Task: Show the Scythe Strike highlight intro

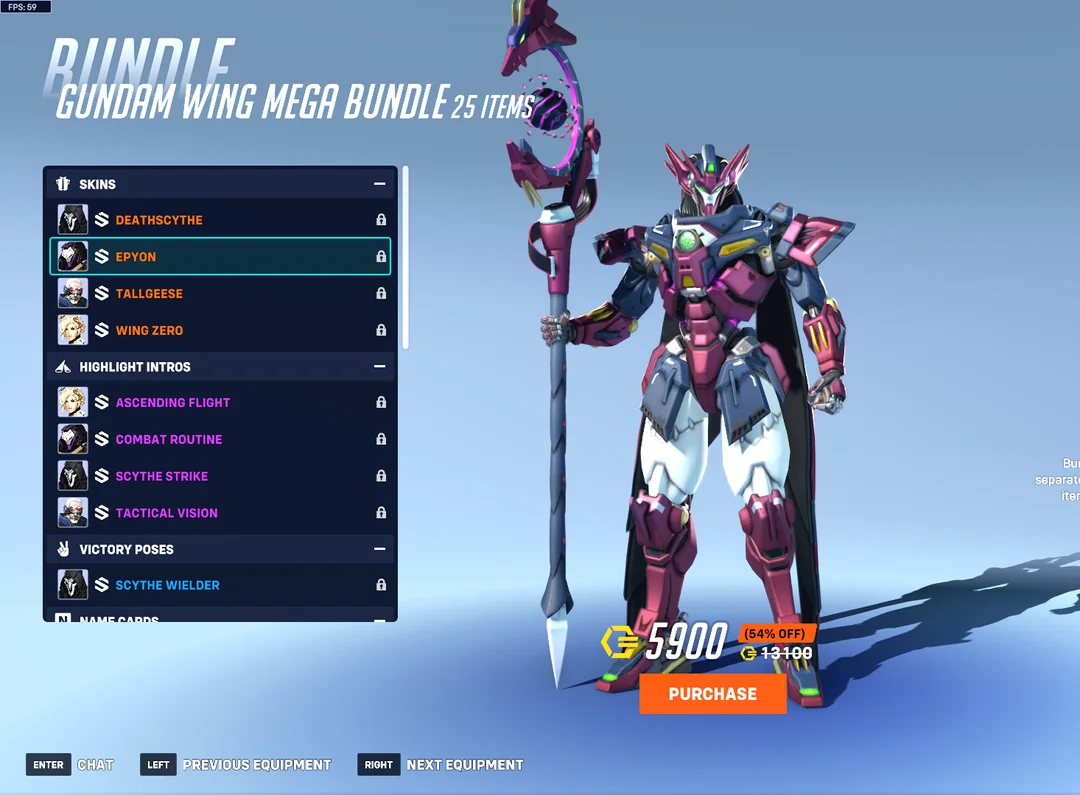Action: tap(220, 476)
